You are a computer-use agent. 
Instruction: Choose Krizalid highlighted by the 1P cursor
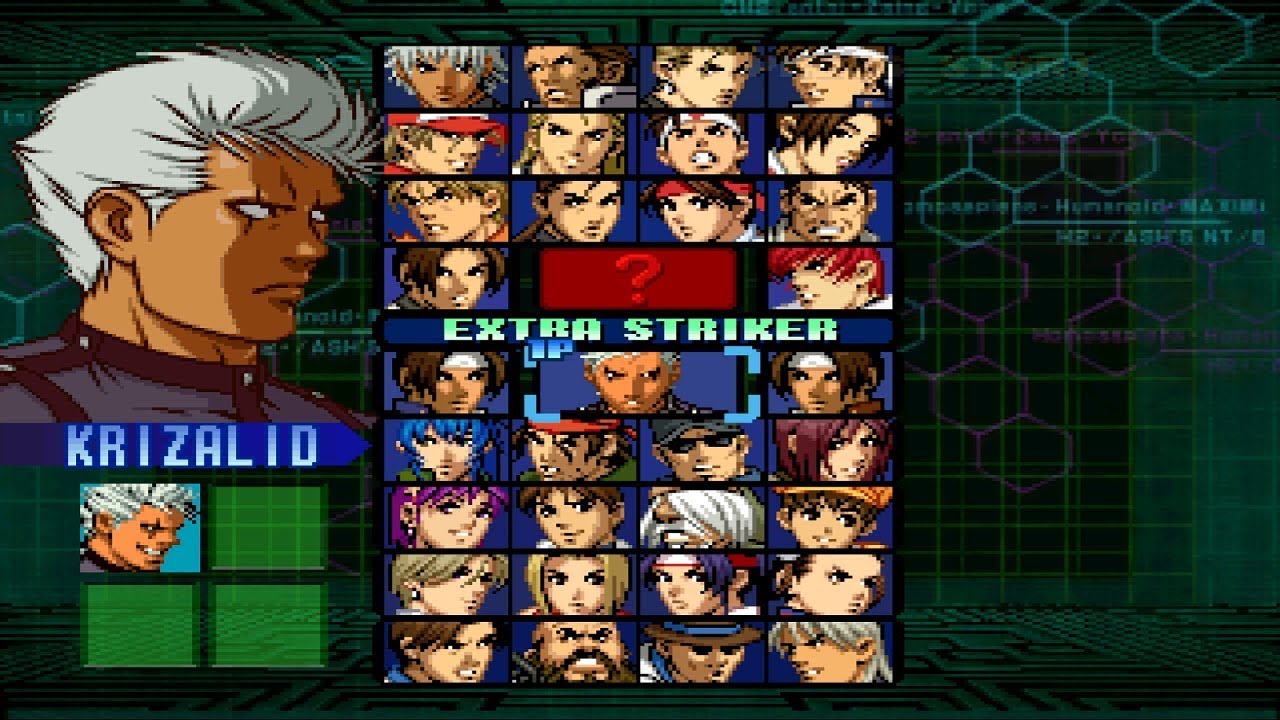(x=638, y=381)
